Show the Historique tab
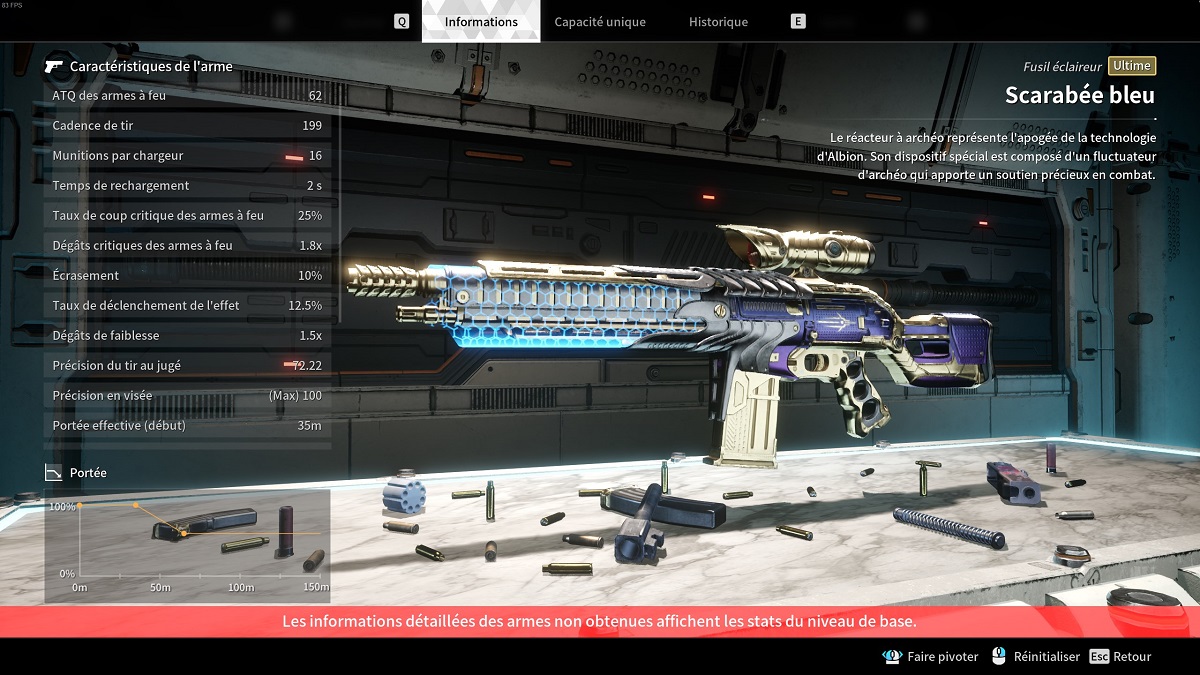Screen dimensions: 1200x675 (x=718, y=22)
